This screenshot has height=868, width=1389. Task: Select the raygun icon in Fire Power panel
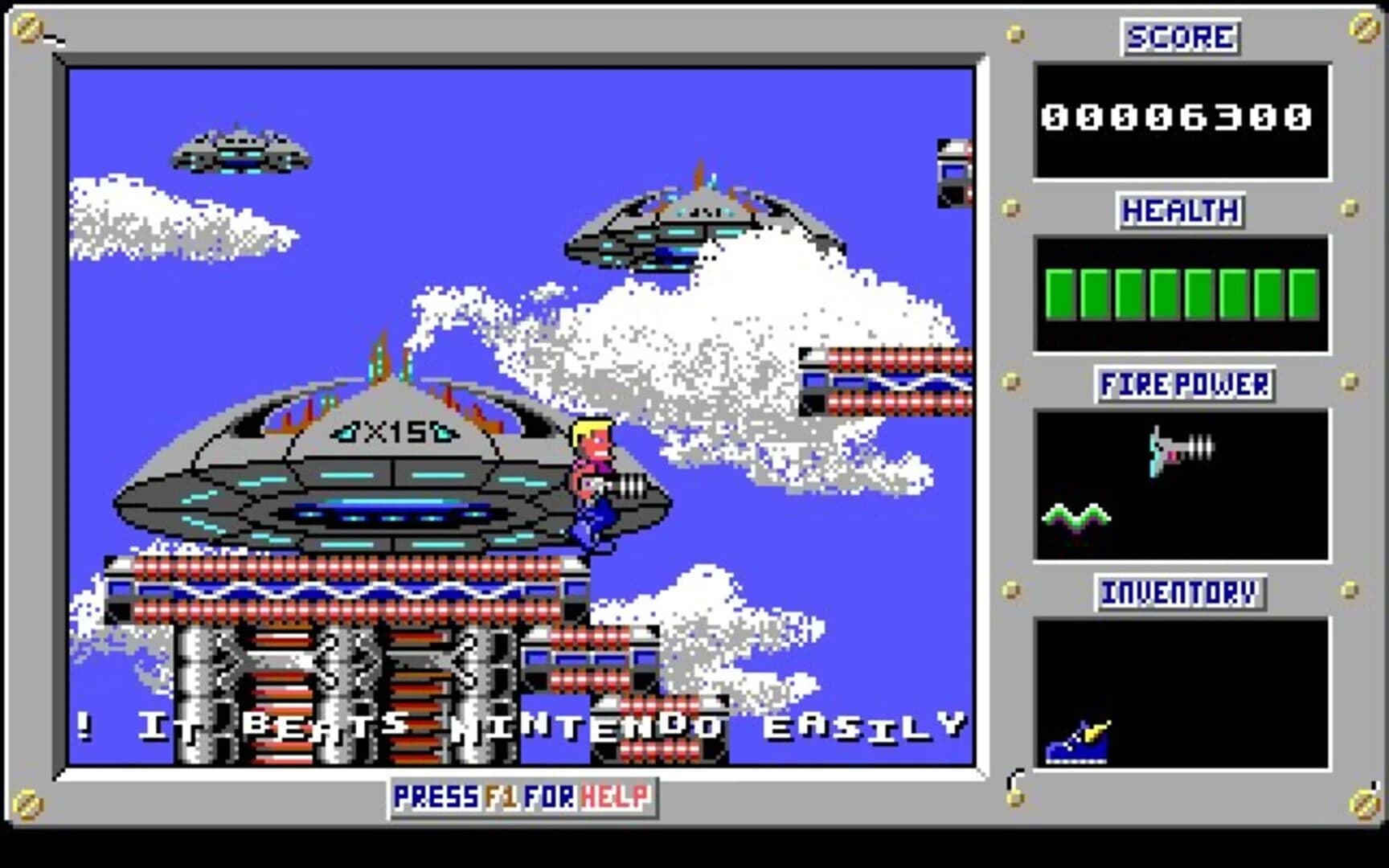click(x=1182, y=450)
